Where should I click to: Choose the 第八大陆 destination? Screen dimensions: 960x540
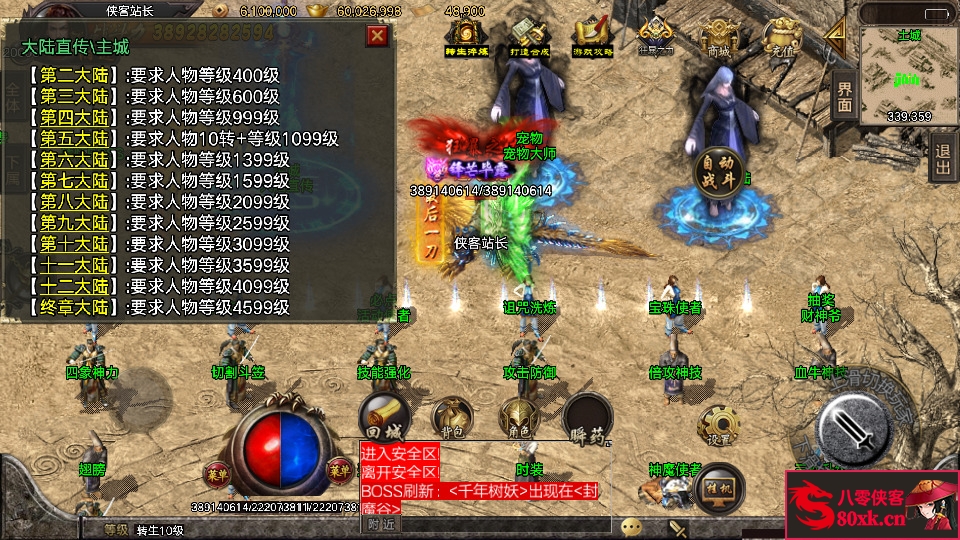coord(74,202)
